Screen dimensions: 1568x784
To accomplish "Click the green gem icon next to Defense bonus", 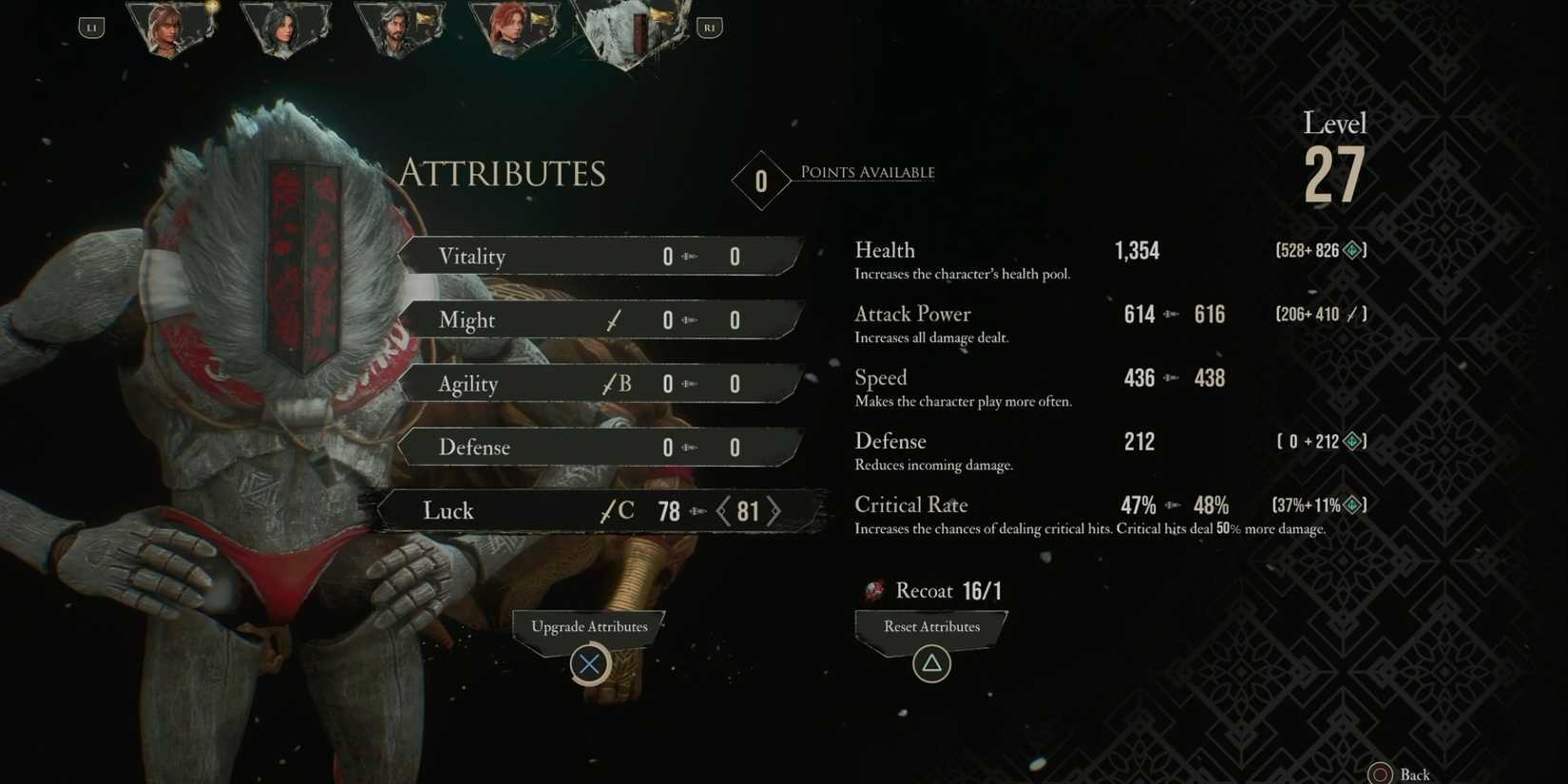I will point(1353,441).
